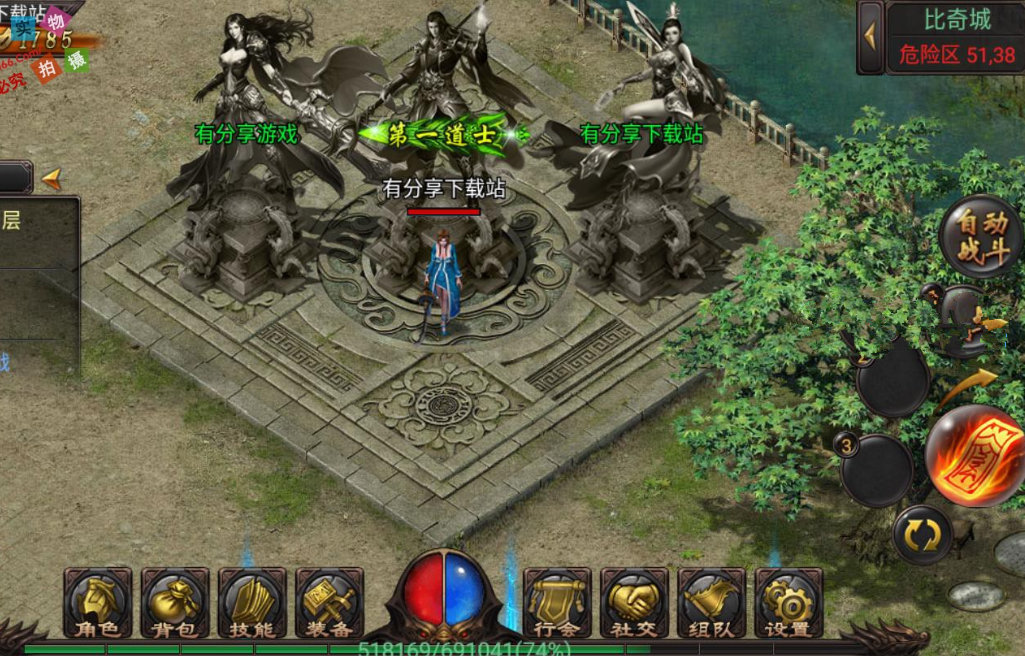
Task: Collapse the minimap panel with the arrow
Action: coord(870,37)
